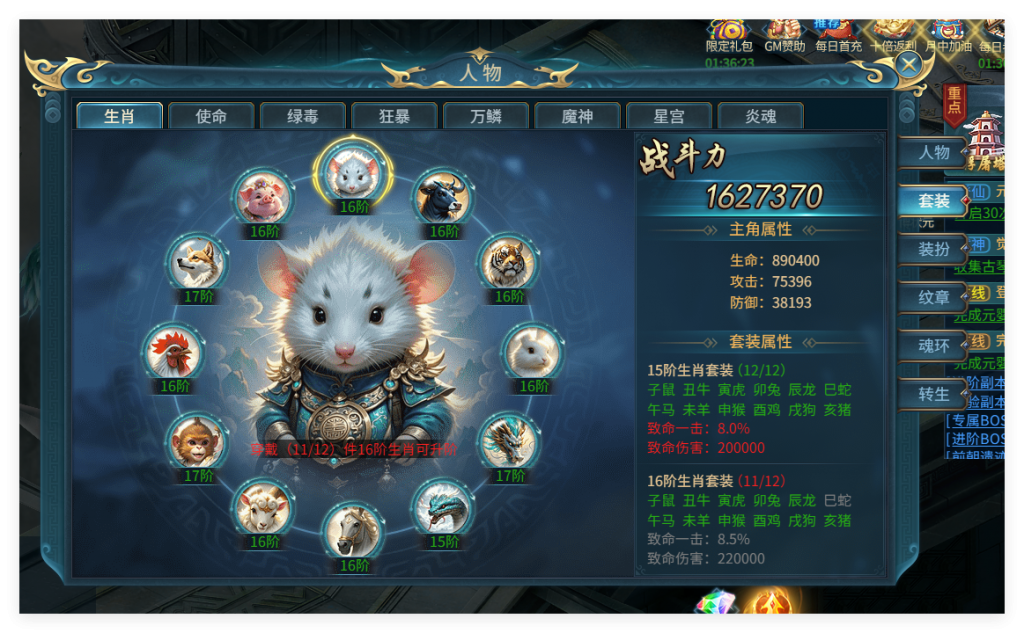This screenshot has height=633, width=1024.
Task: Open the 转生 side menu
Action: 933,394
